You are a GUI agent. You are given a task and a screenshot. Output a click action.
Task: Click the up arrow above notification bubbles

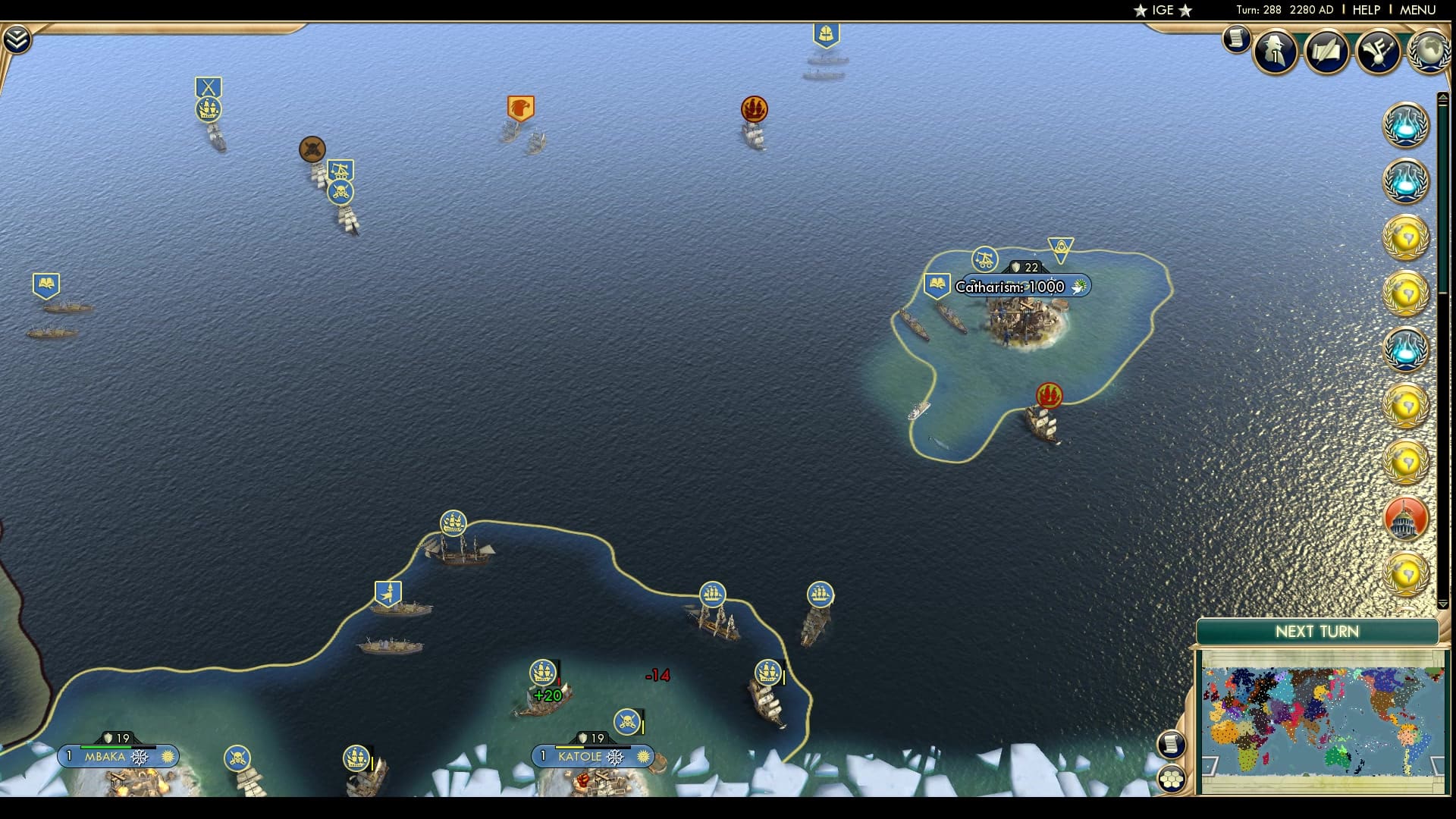coord(1443,98)
